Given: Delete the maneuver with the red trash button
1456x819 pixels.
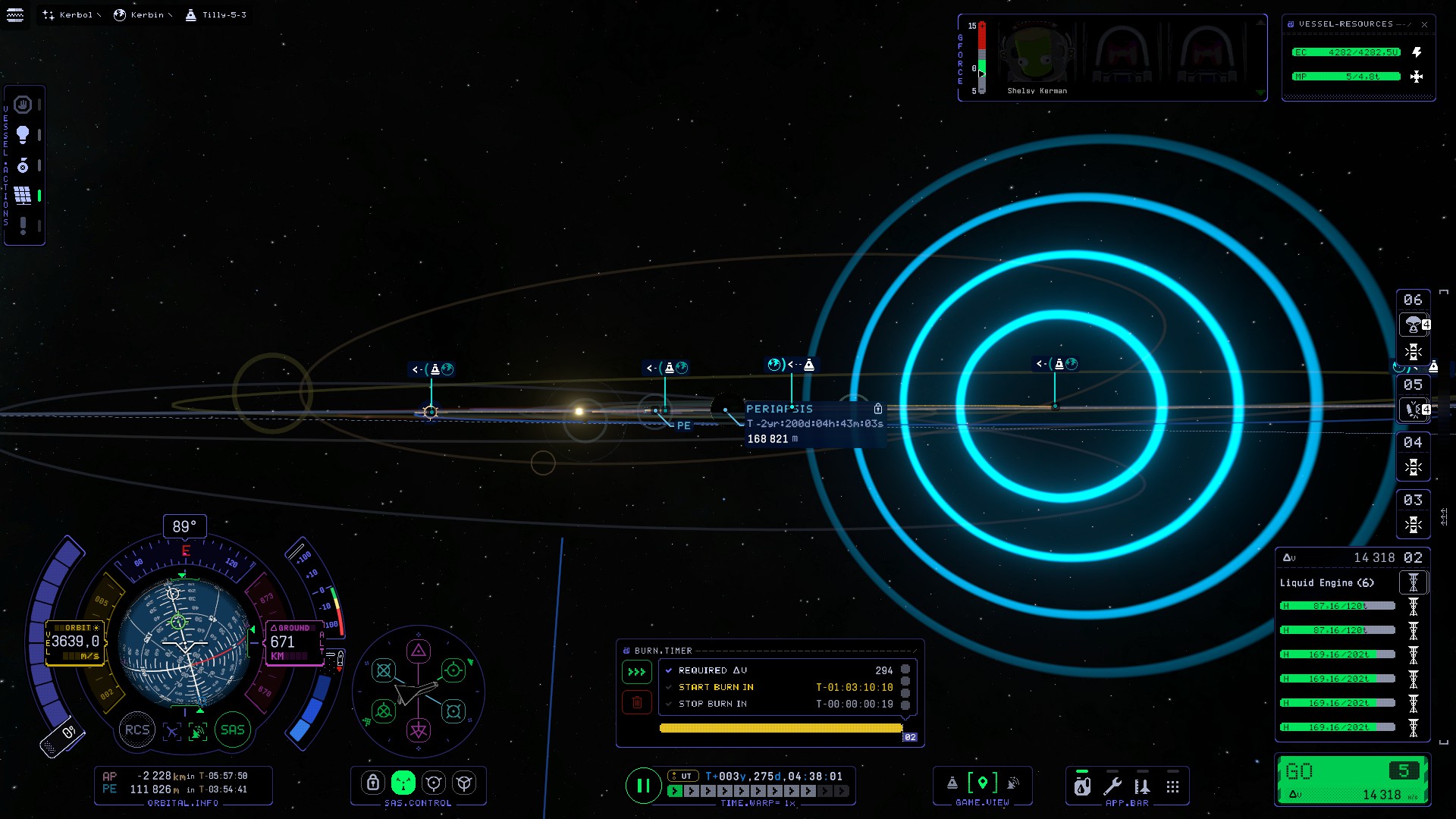Looking at the screenshot, I should [x=637, y=703].
